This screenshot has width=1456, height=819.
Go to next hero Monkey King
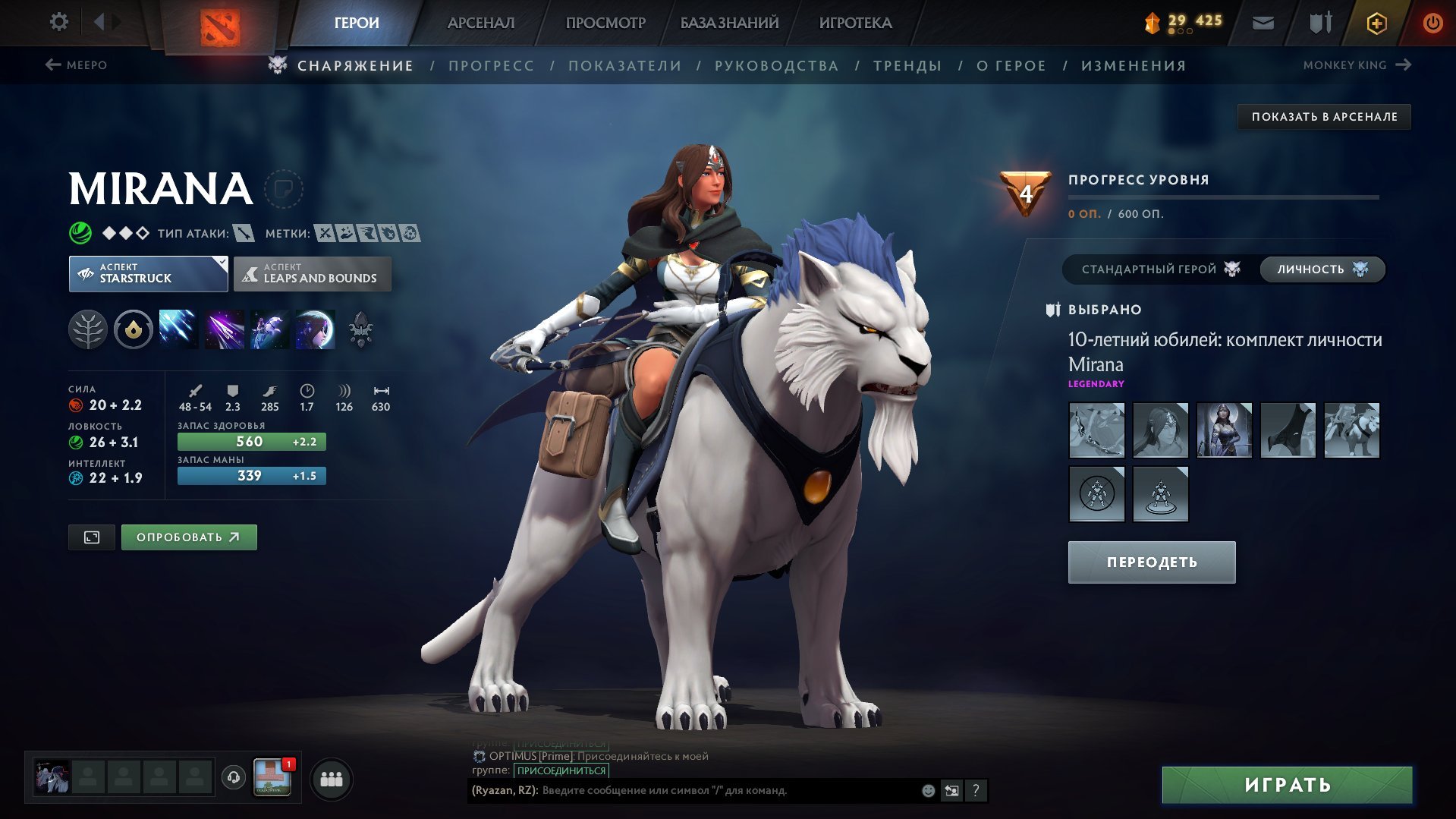pyautogui.click(x=1356, y=65)
